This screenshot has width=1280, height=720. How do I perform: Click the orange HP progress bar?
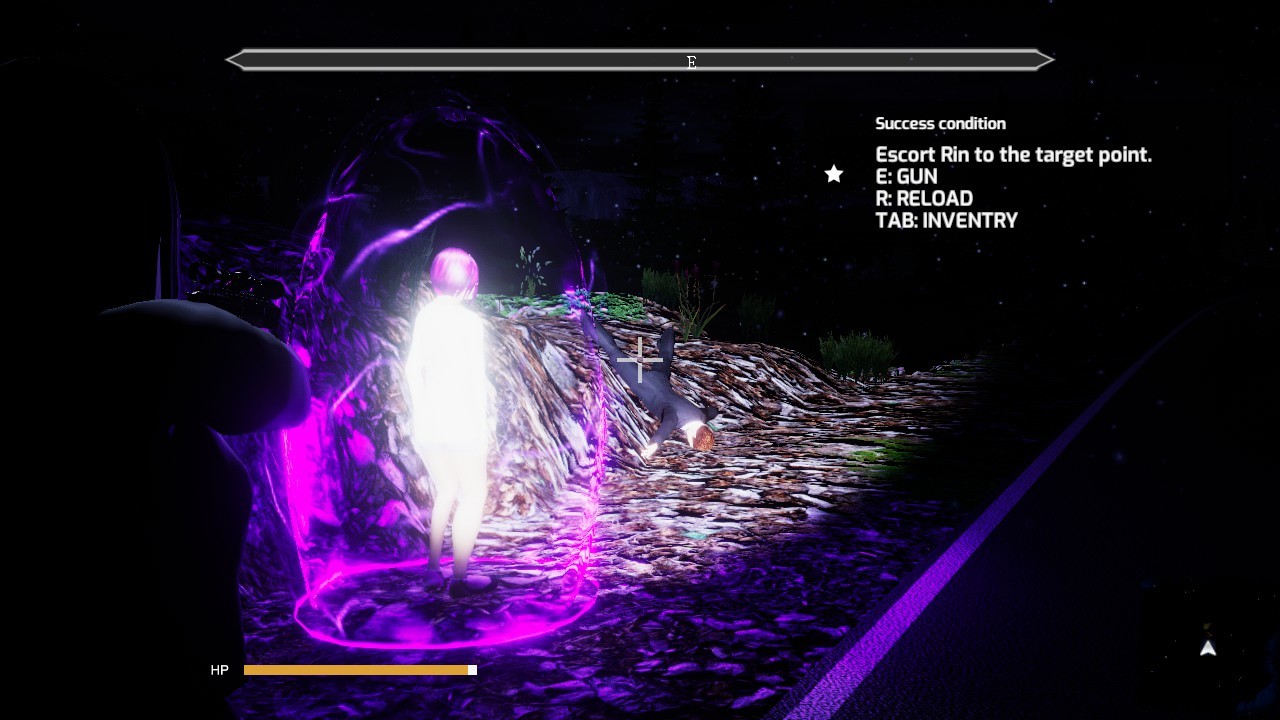click(355, 670)
